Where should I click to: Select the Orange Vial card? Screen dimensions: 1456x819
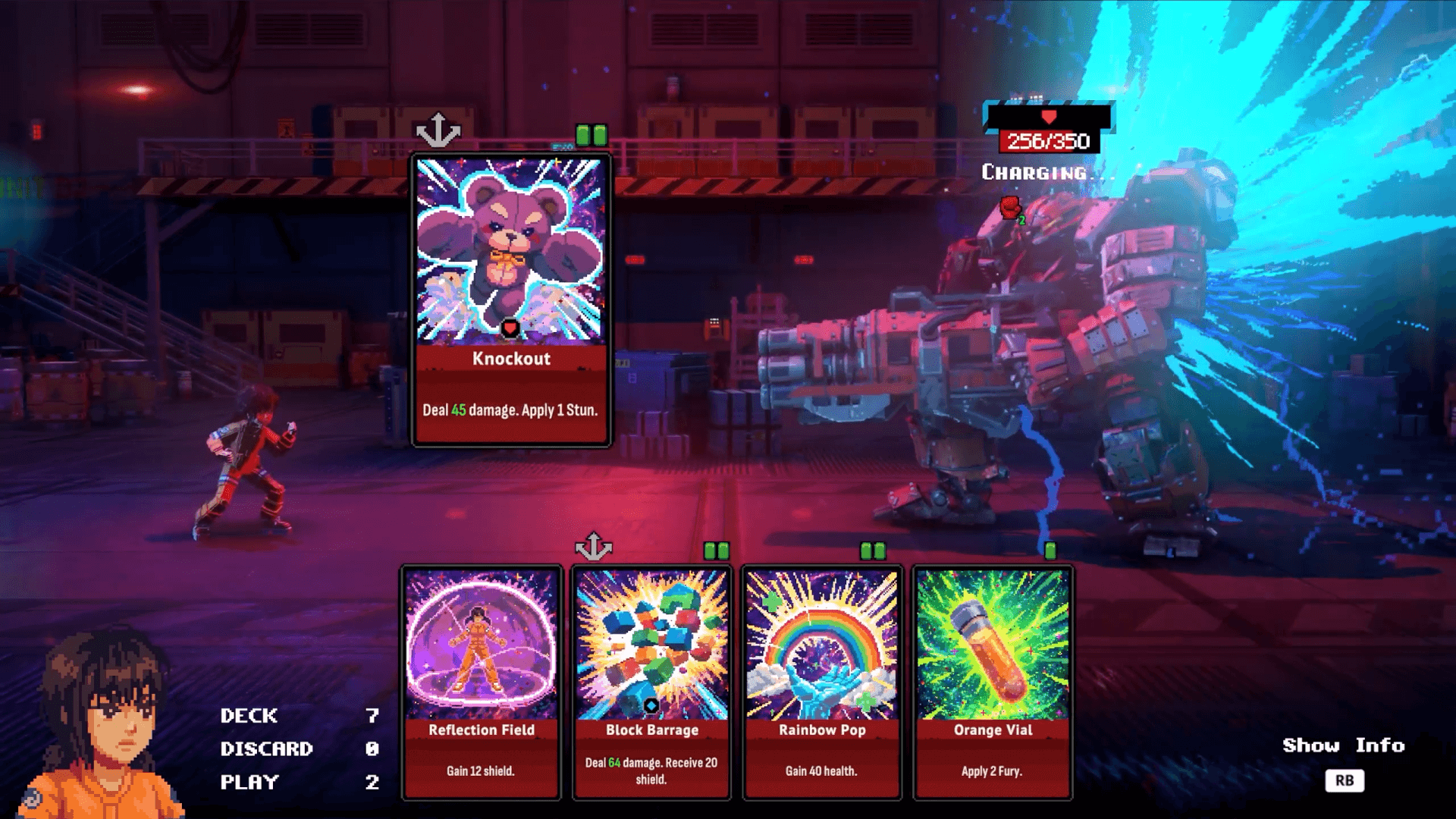click(x=993, y=682)
